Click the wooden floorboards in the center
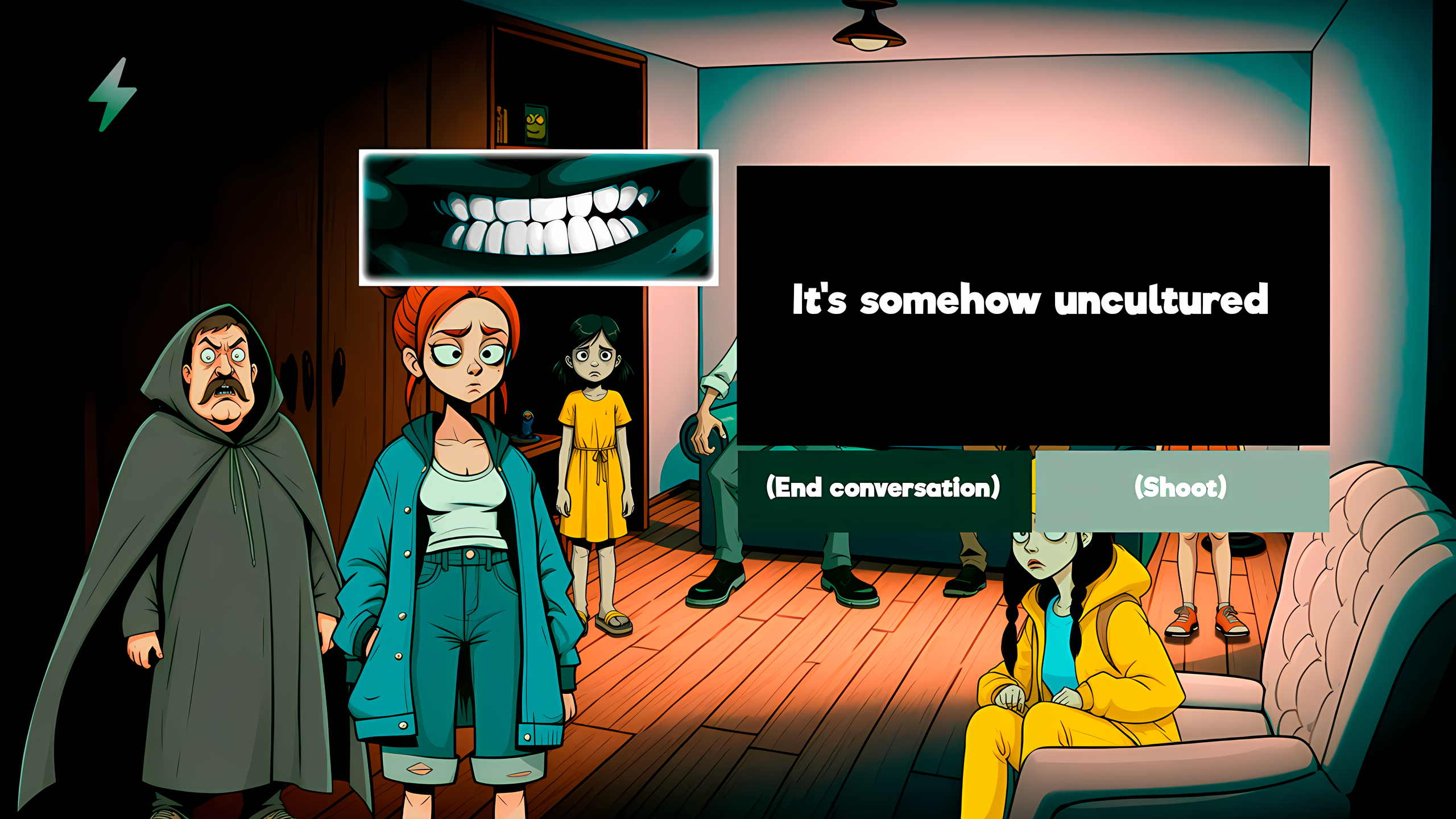Image resolution: width=1456 pixels, height=819 pixels. coord(796,682)
